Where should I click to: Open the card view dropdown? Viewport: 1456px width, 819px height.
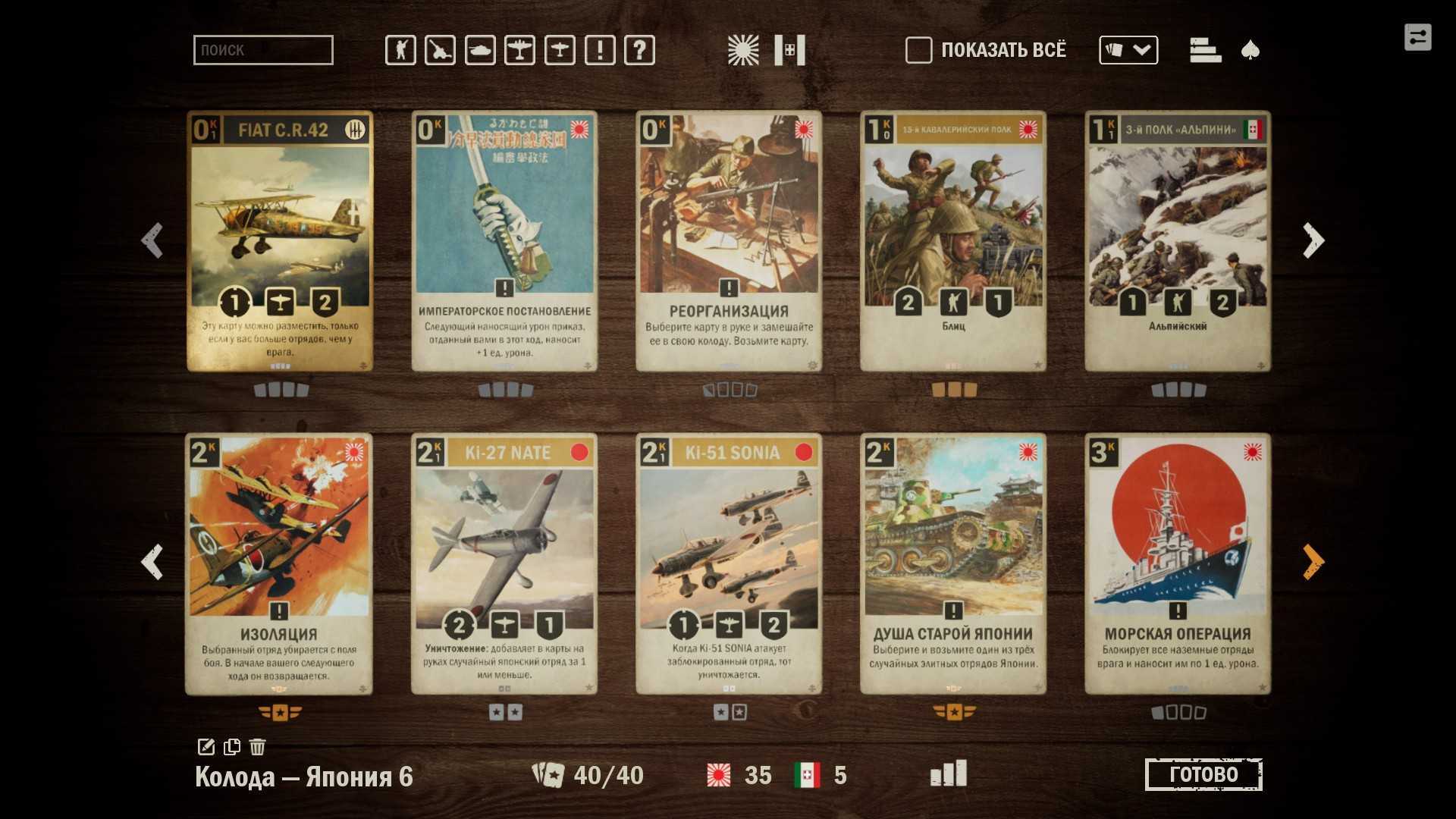(x=1128, y=50)
